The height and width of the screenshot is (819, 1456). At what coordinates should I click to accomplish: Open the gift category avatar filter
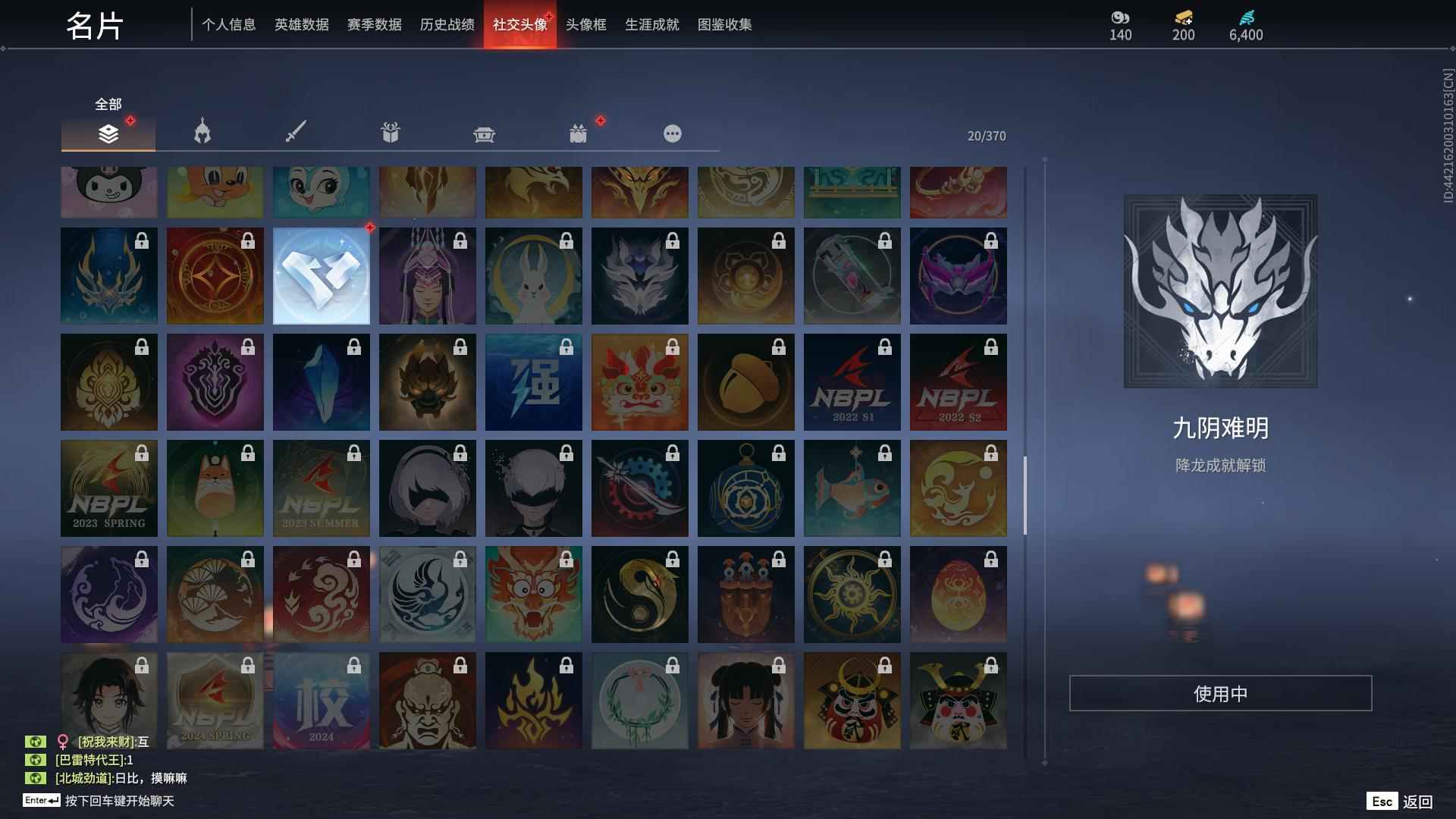pos(391,132)
